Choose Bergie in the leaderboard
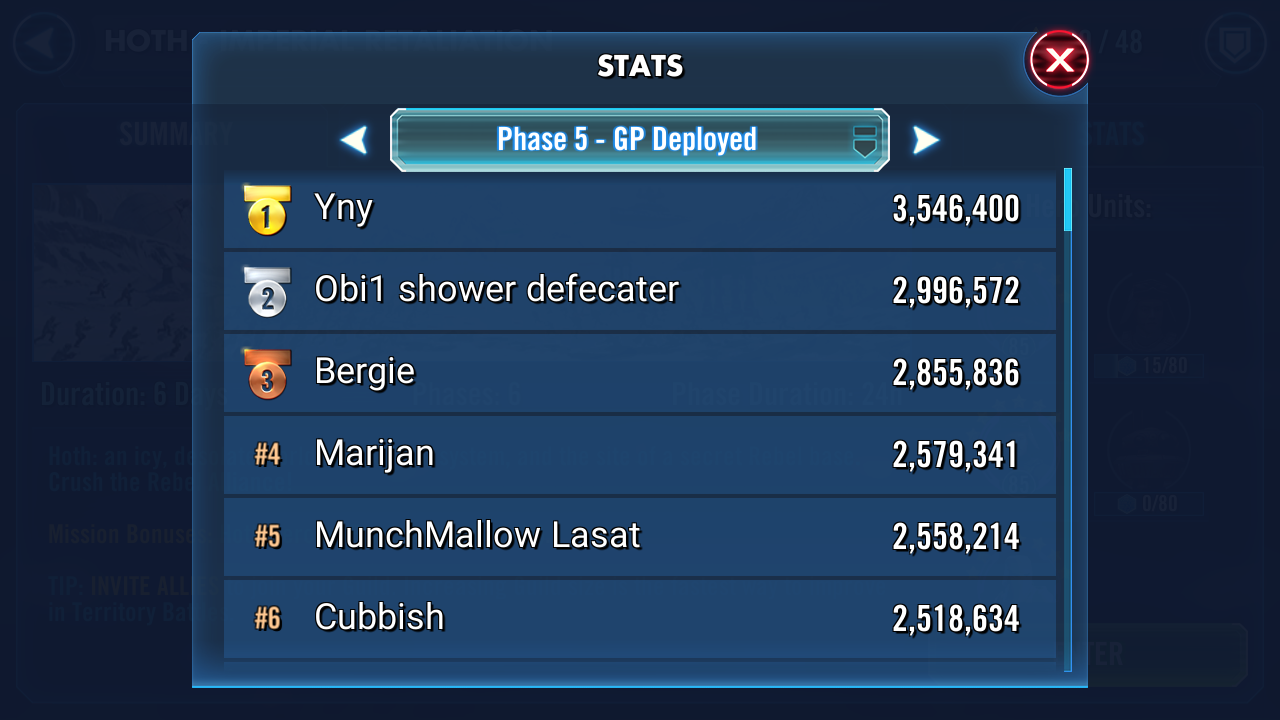This screenshot has height=720, width=1280. point(639,373)
